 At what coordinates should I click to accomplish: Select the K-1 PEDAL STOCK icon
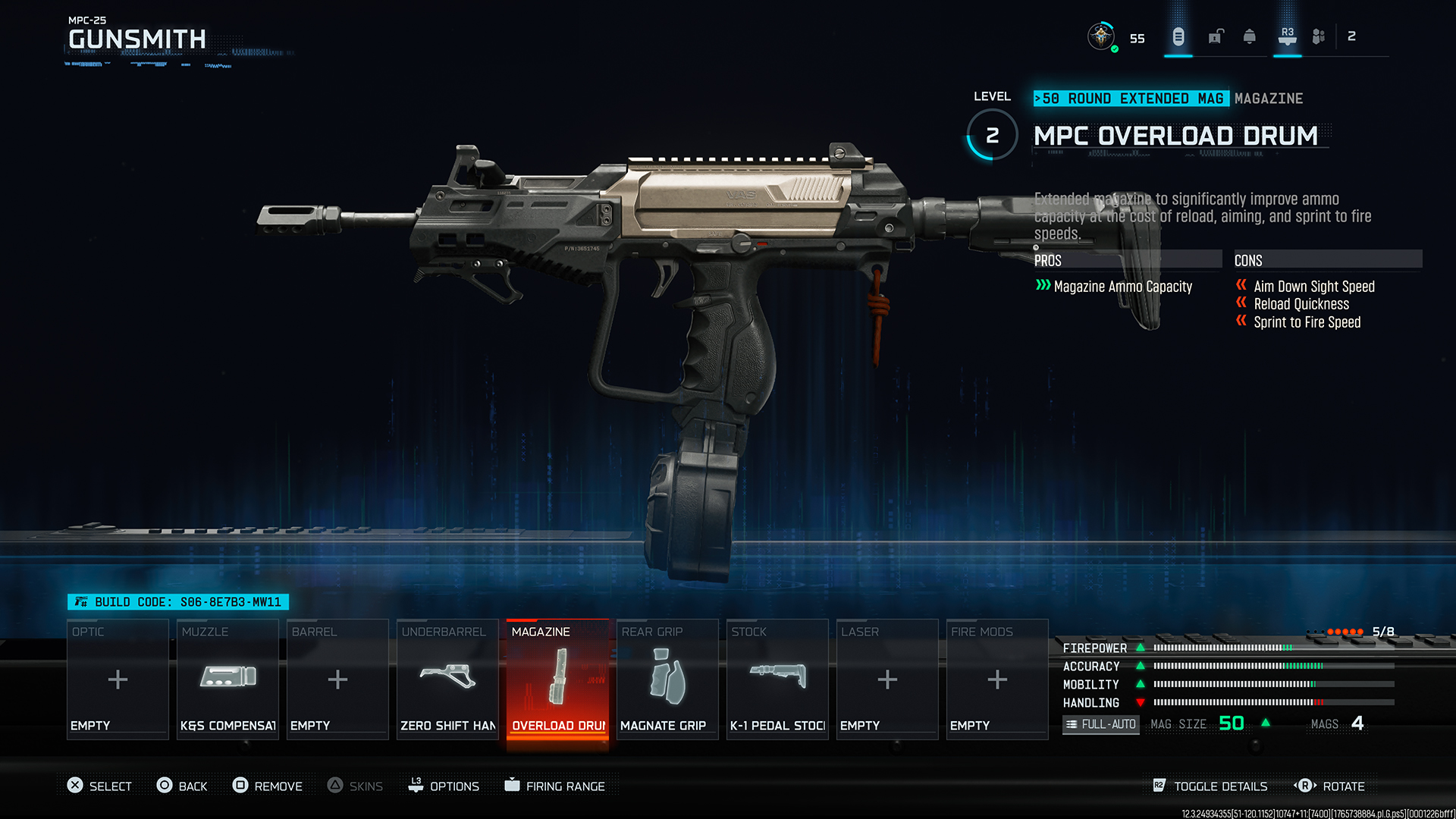777,677
